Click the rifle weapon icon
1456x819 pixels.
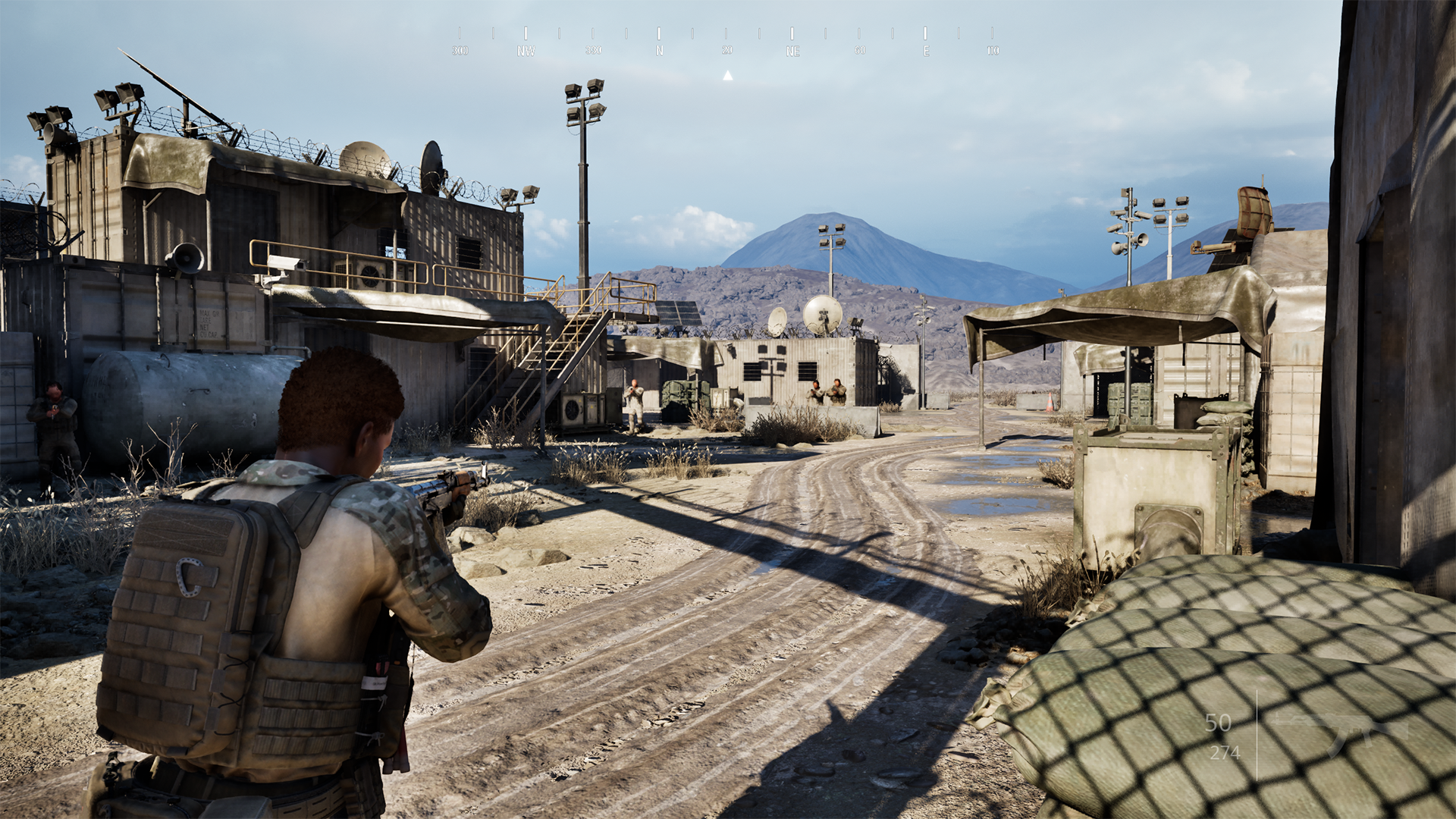pyautogui.click(x=1339, y=733)
